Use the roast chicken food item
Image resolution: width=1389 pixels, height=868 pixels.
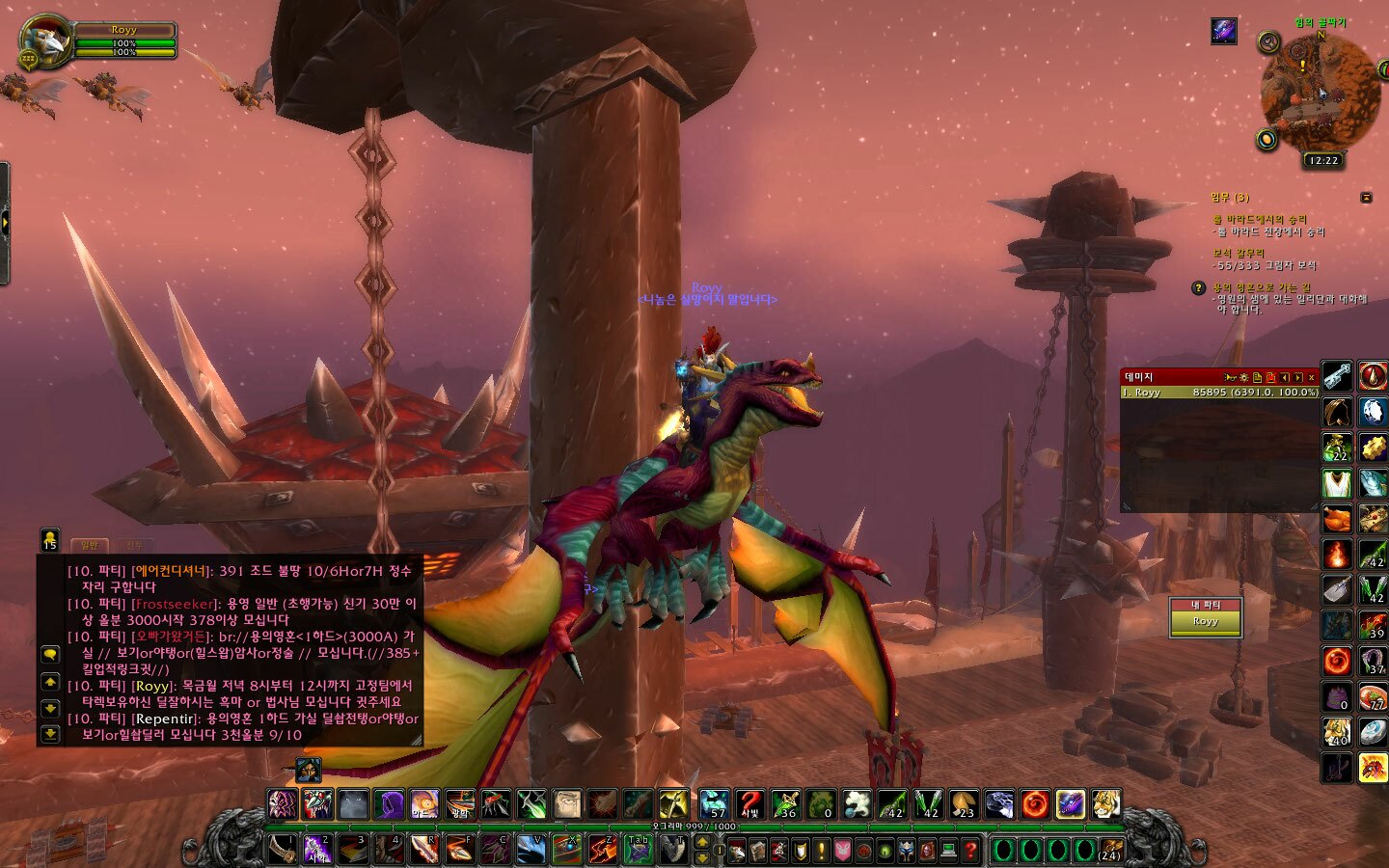click(1337, 519)
